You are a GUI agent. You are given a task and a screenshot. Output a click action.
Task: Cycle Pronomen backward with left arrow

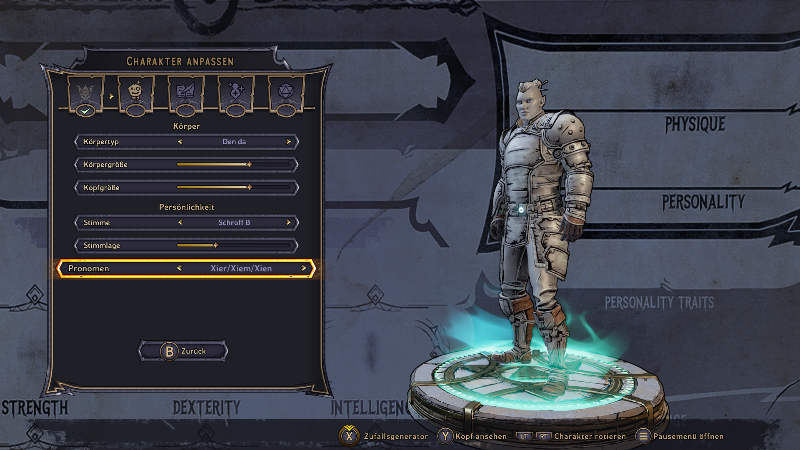(x=179, y=268)
